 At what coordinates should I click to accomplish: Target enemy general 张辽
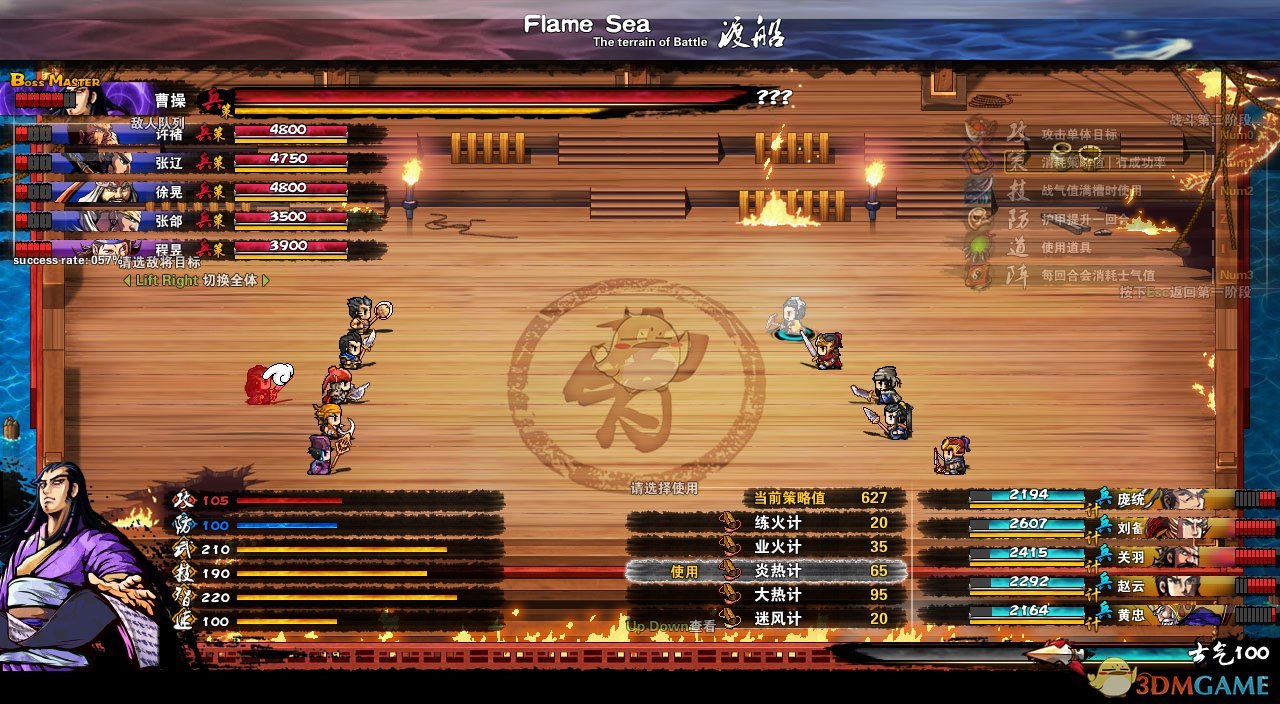click(x=170, y=161)
